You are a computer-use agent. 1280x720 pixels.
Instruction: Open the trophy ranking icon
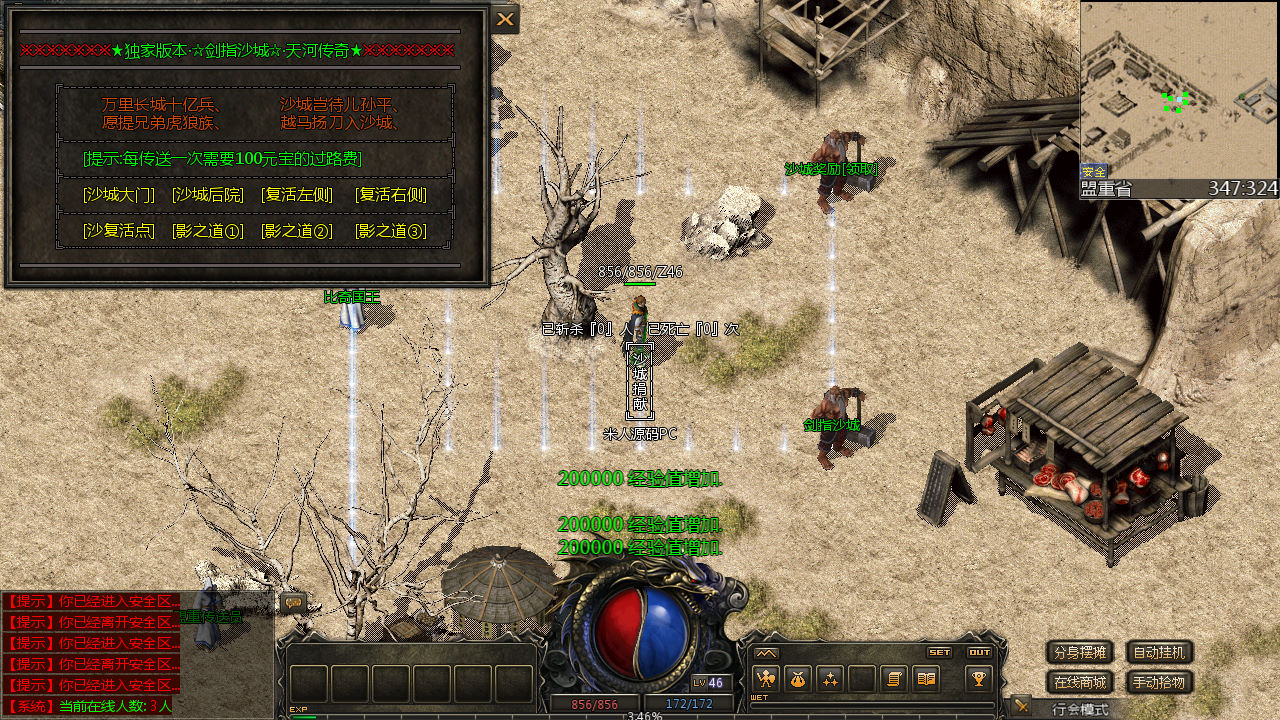click(978, 679)
